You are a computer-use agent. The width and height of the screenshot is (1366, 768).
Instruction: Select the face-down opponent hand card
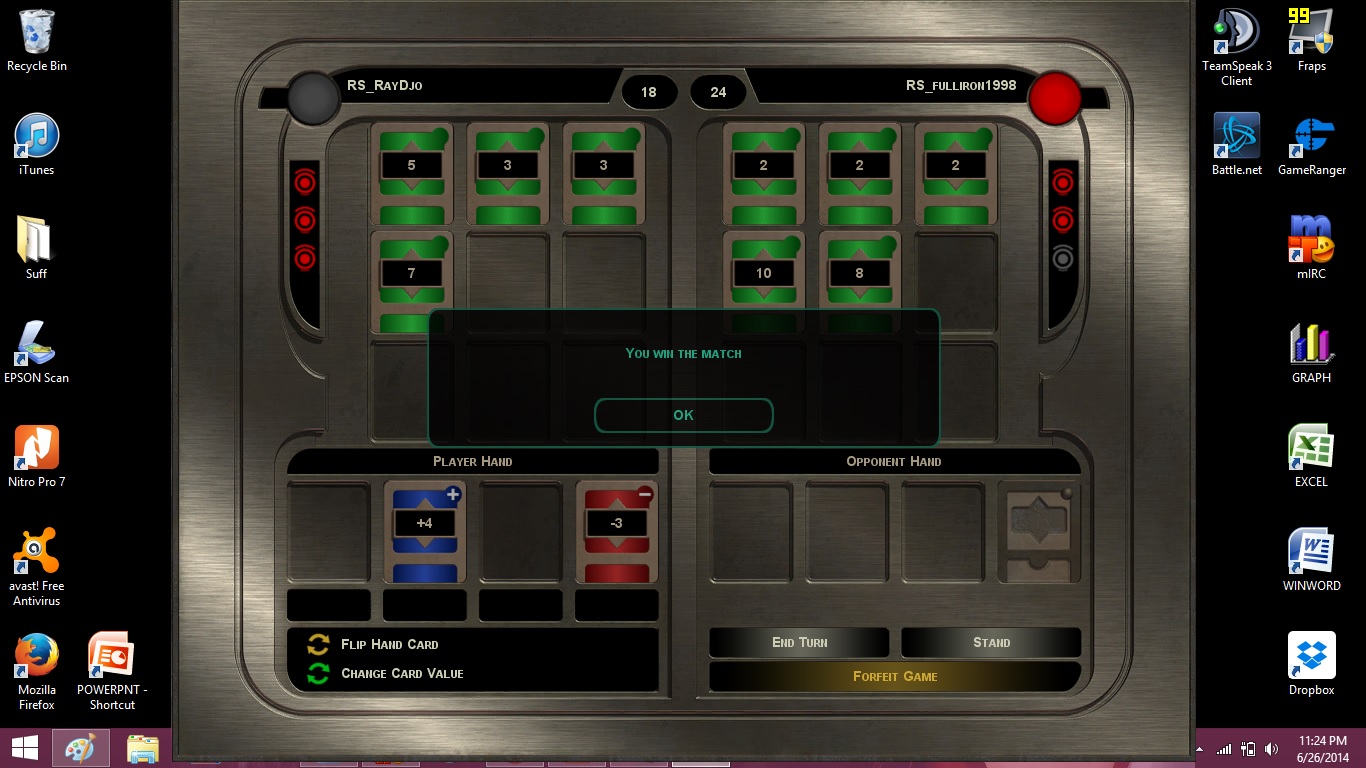1039,531
